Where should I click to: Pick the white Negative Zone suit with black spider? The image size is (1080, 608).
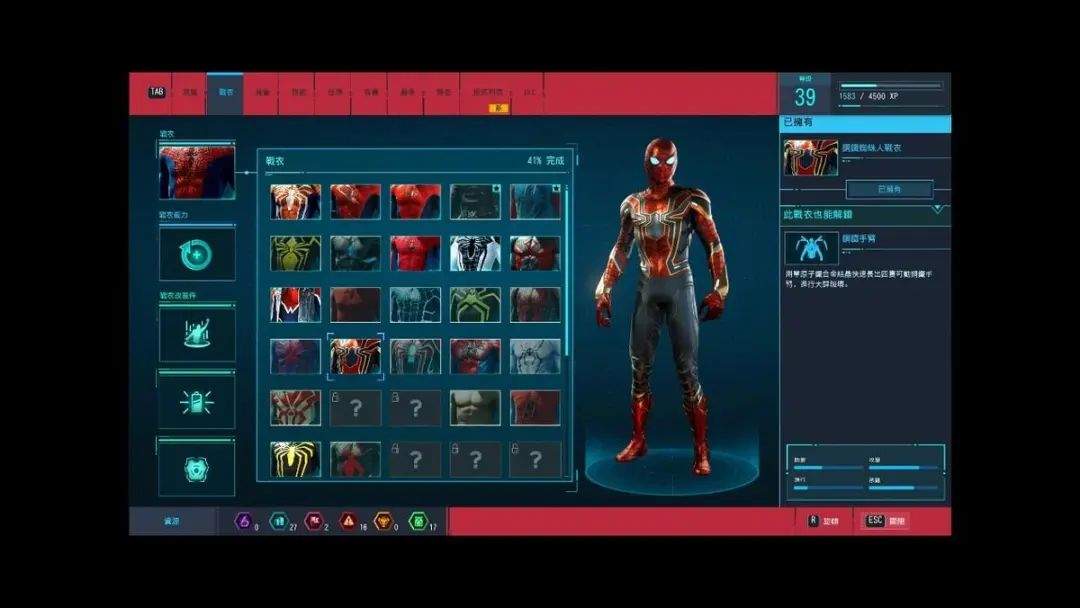pos(475,254)
